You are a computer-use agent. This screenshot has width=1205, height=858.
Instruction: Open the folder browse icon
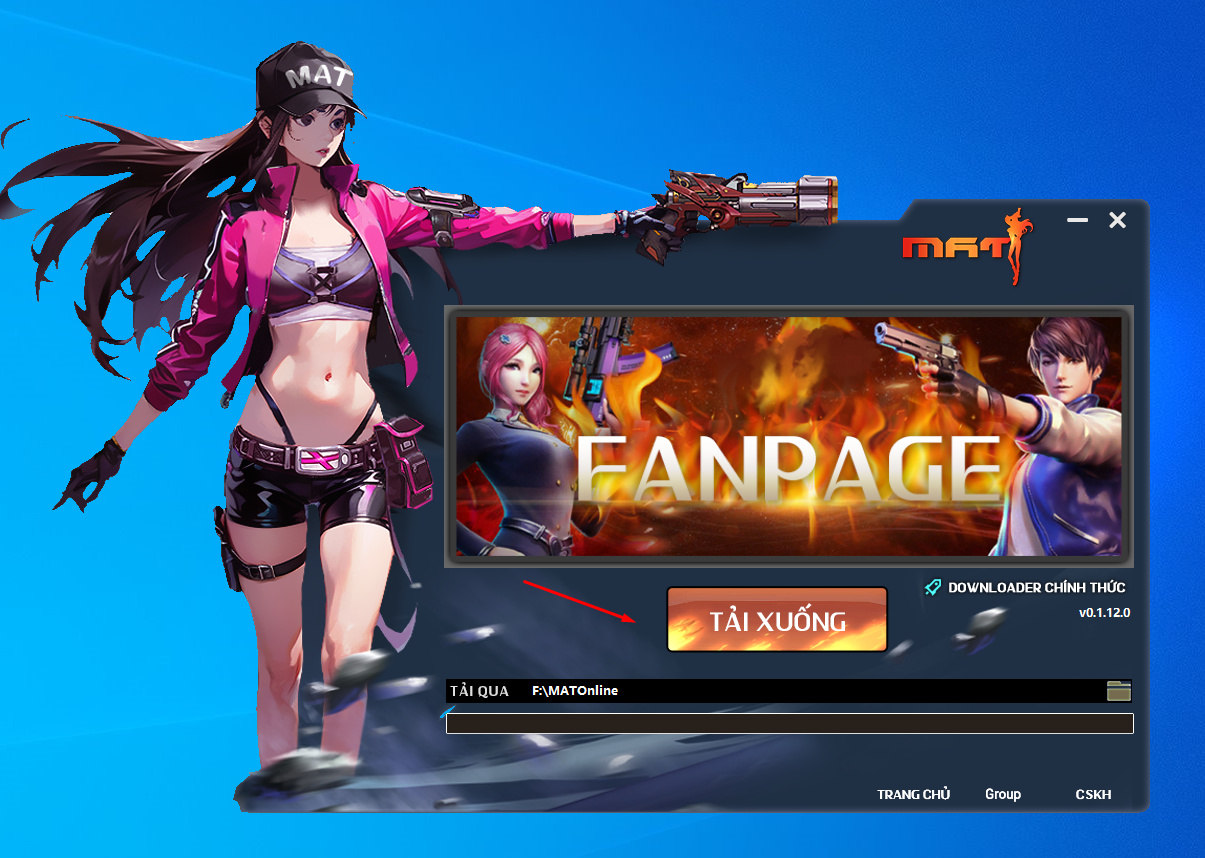point(1119,690)
